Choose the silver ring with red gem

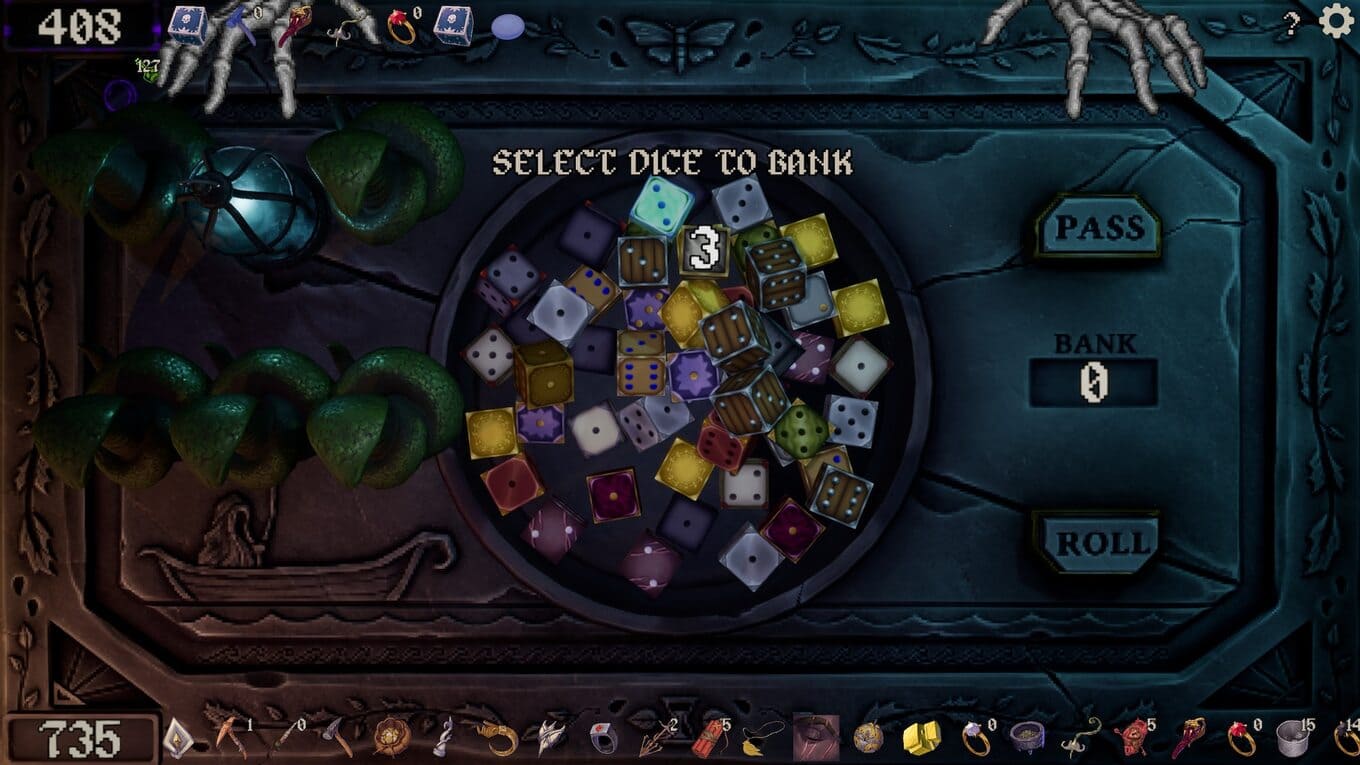pos(603,739)
